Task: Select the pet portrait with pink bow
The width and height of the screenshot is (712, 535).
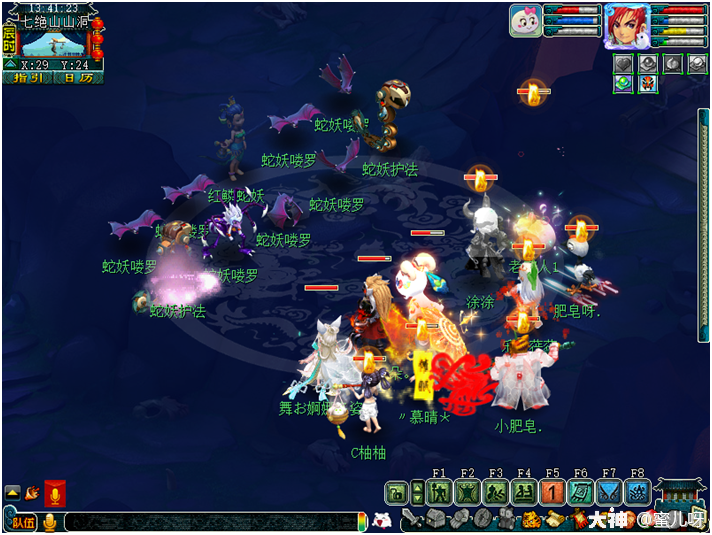Action: 525,21
